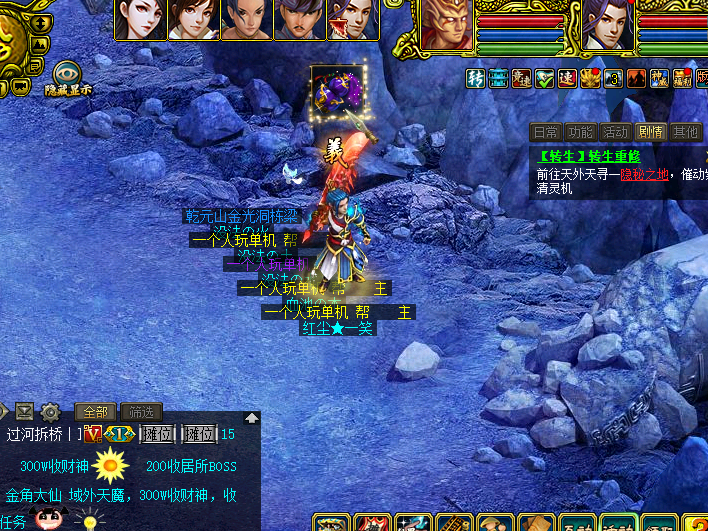The image size is (708, 531).
Task: Expand chat window with up arrow
Action: 252,417
